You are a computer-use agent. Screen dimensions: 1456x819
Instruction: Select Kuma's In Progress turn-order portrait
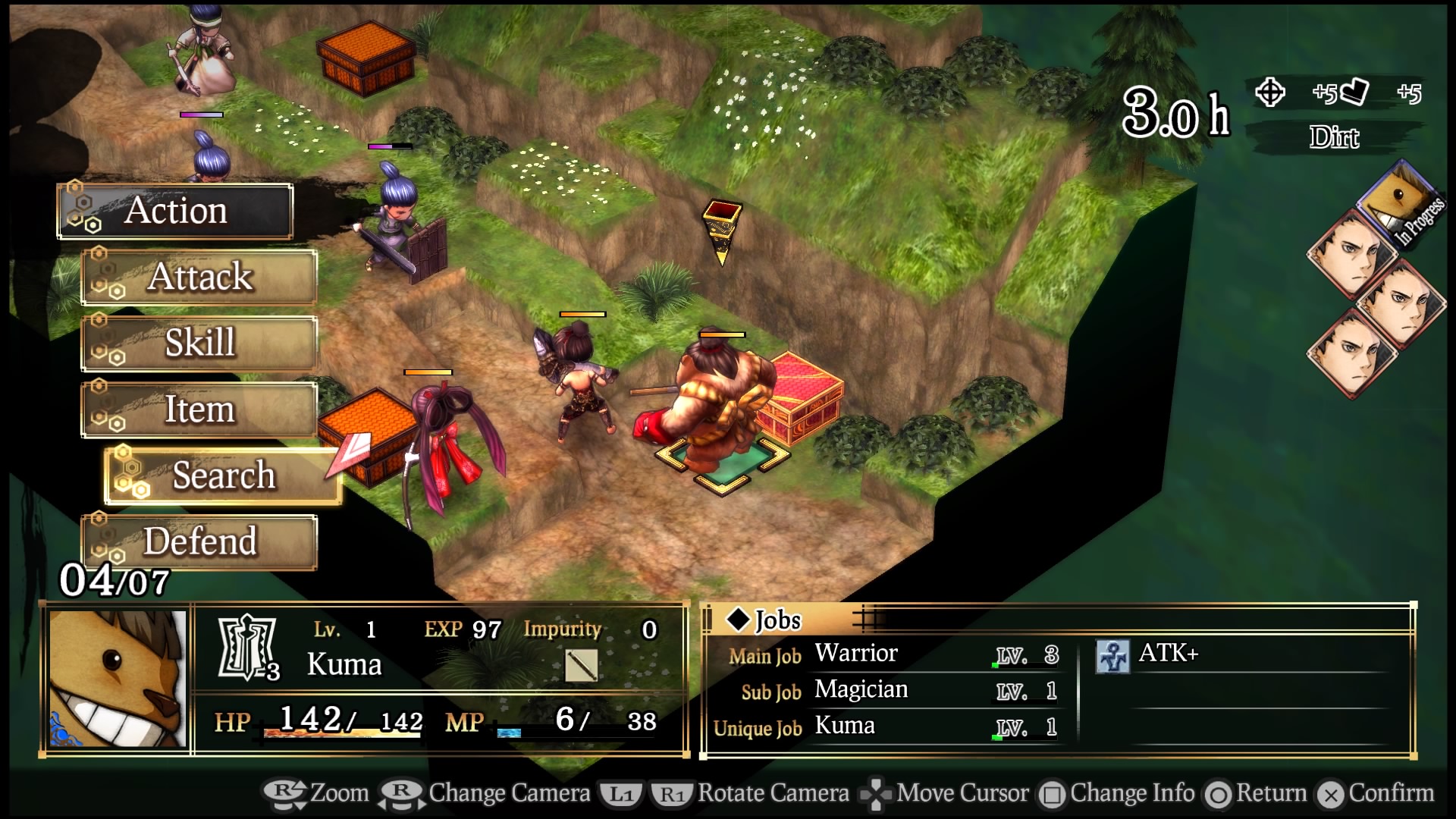pos(1398,202)
